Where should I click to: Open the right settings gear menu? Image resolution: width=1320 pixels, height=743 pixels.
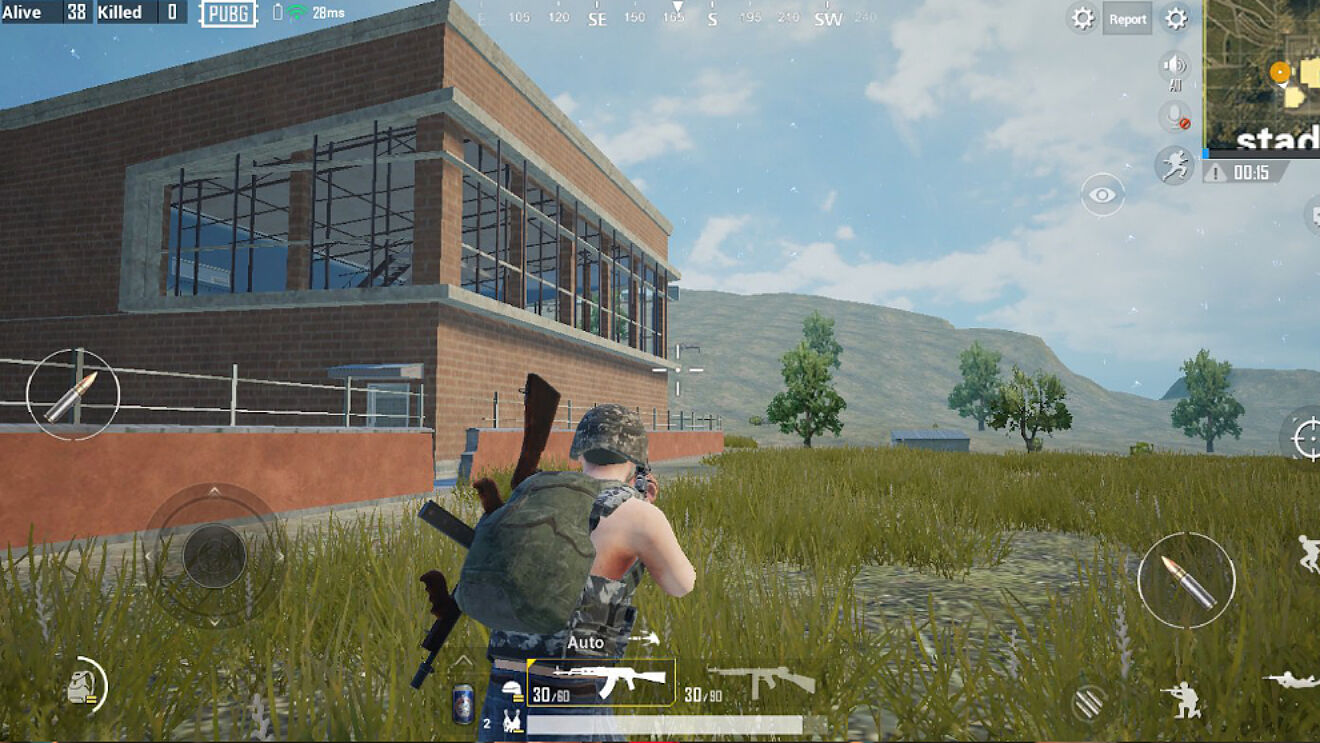tap(1176, 18)
